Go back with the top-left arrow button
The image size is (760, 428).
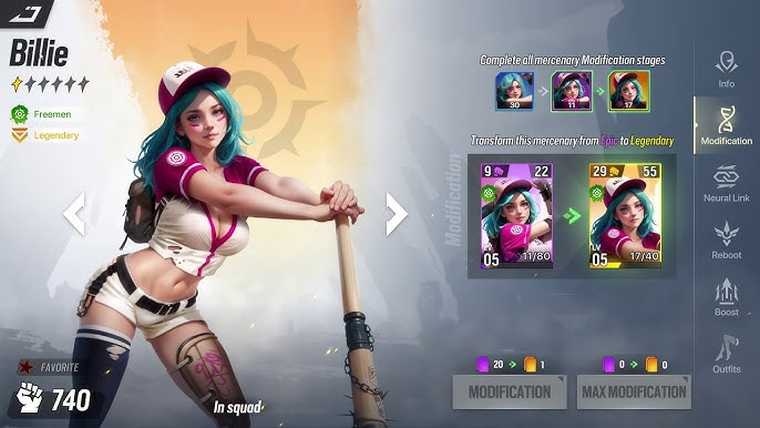[25, 13]
